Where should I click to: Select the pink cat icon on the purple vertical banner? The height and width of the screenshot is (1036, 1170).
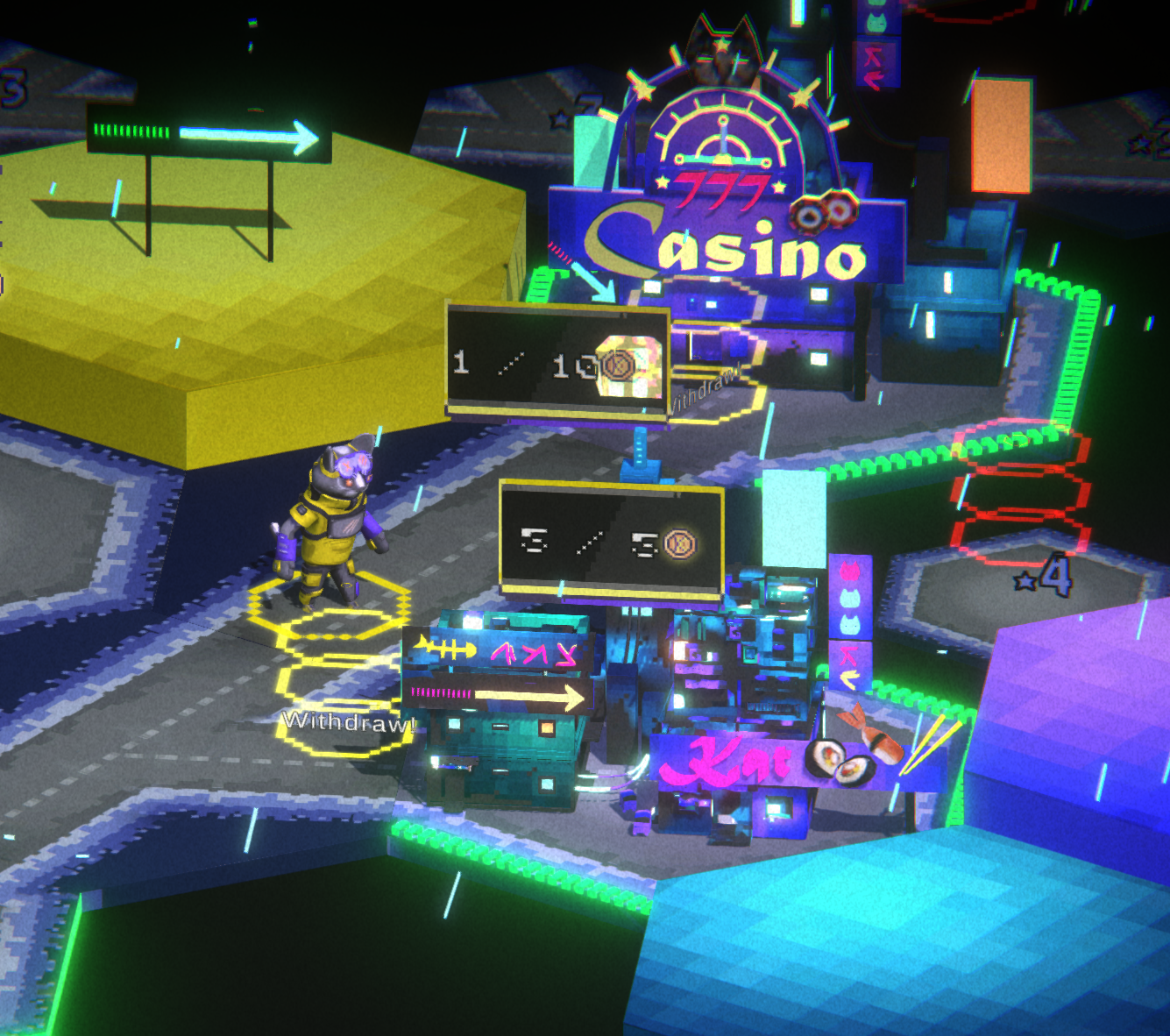click(849, 571)
